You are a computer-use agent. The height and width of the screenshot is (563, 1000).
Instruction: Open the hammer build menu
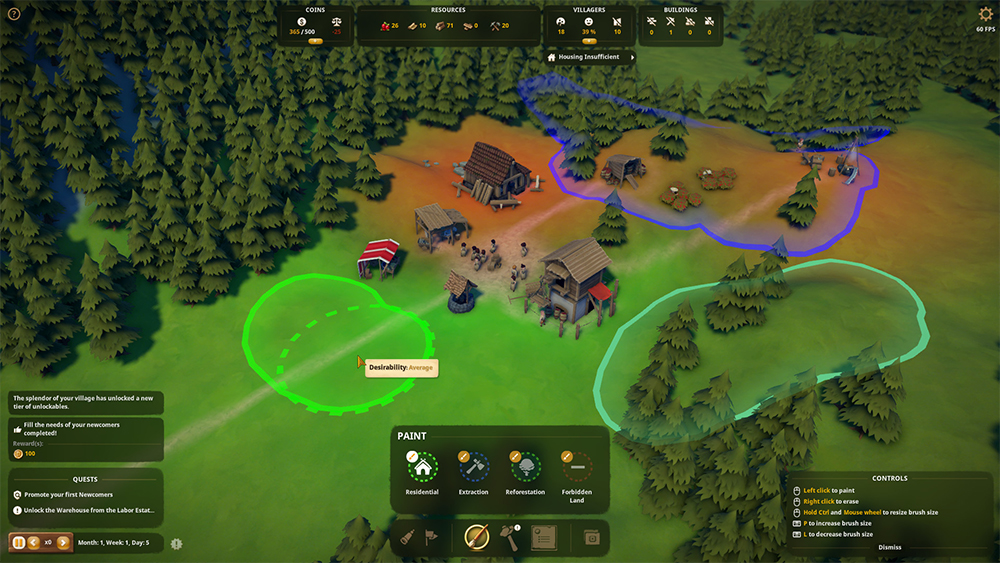pos(509,538)
